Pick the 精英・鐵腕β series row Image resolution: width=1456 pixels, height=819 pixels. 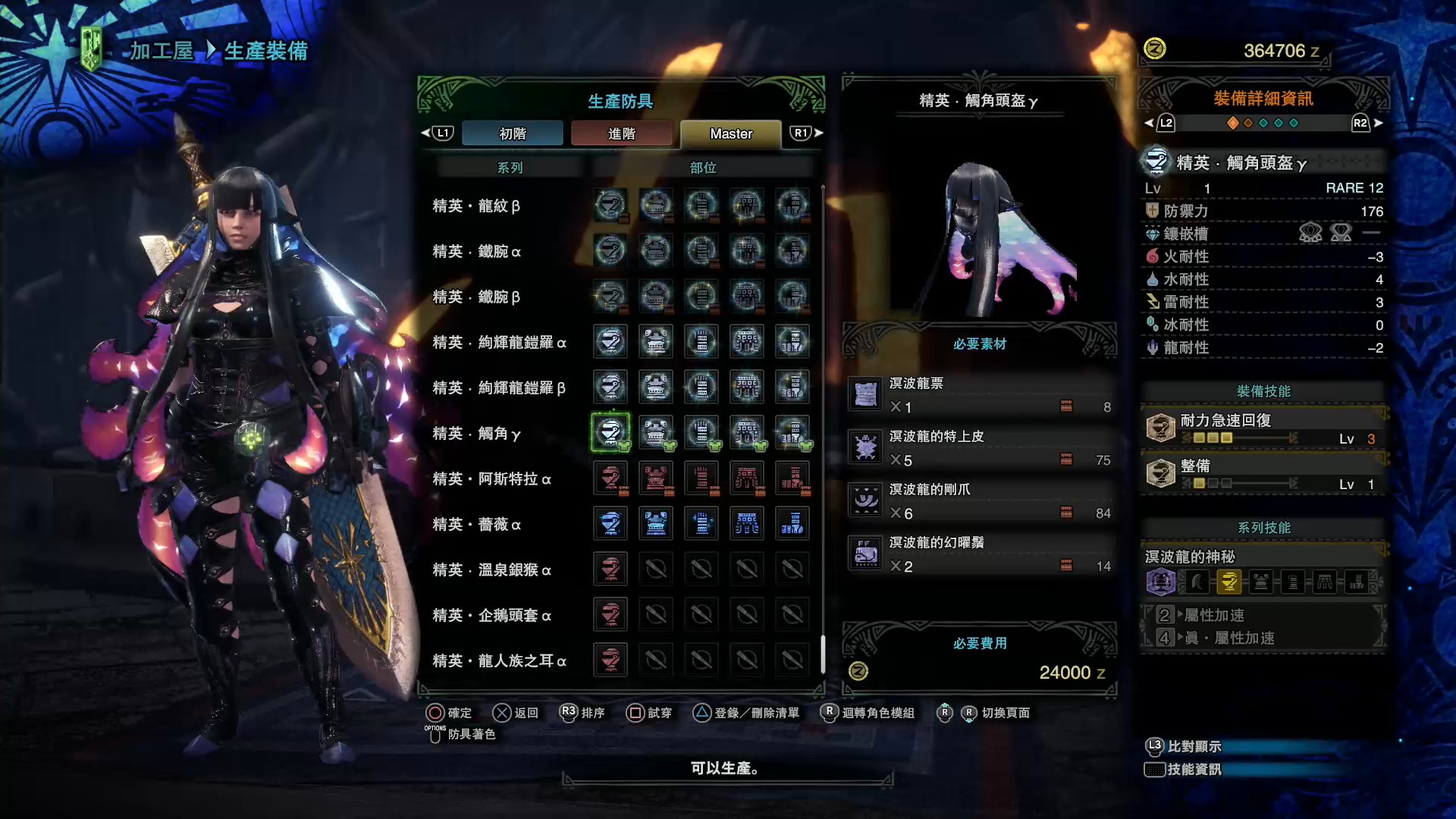pyautogui.click(x=476, y=297)
